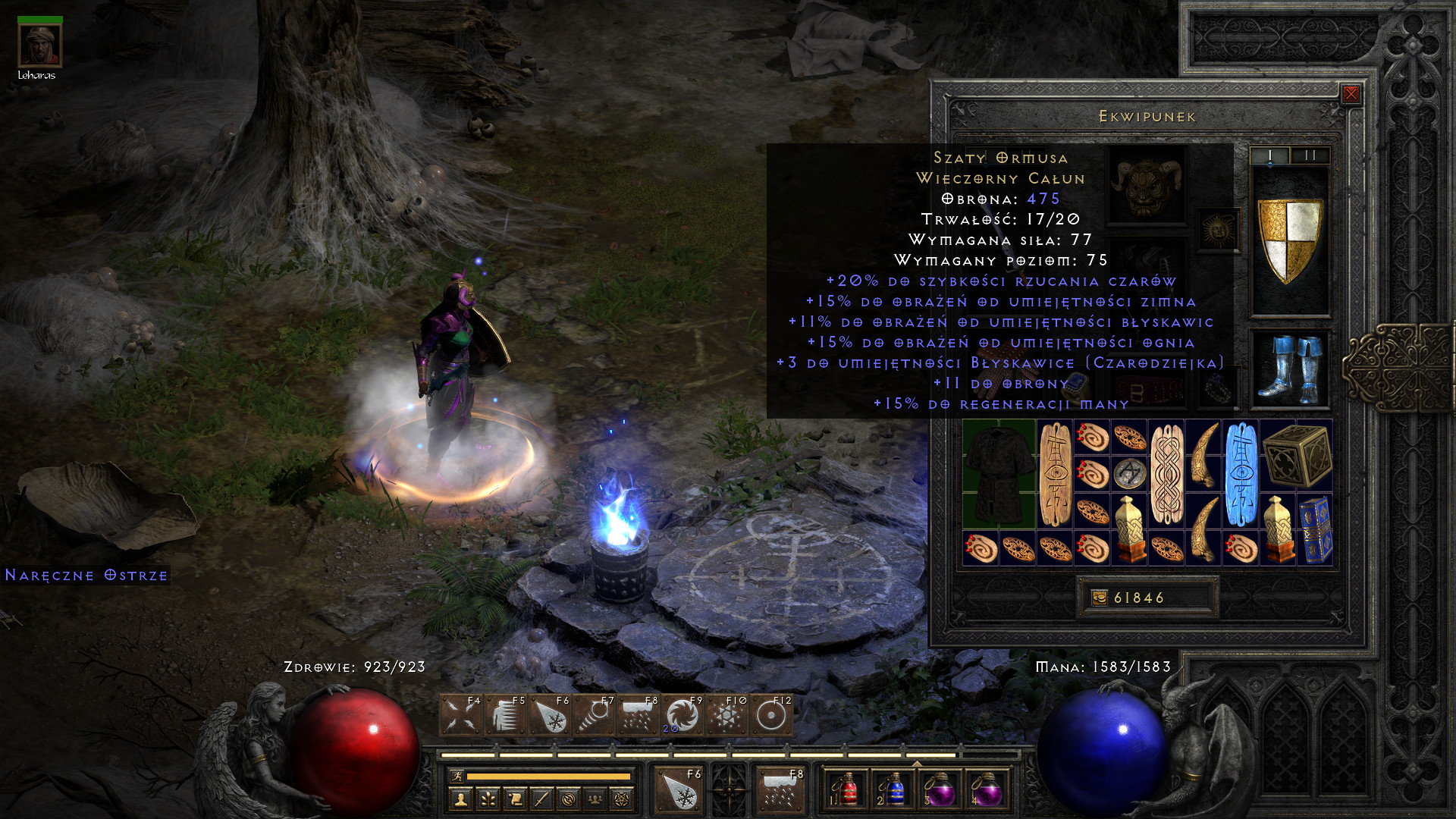Image resolution: width=1456 pixels, height=819 pixels.
Task: Toggle the run/walk button
Action: (x=457, y=776)
